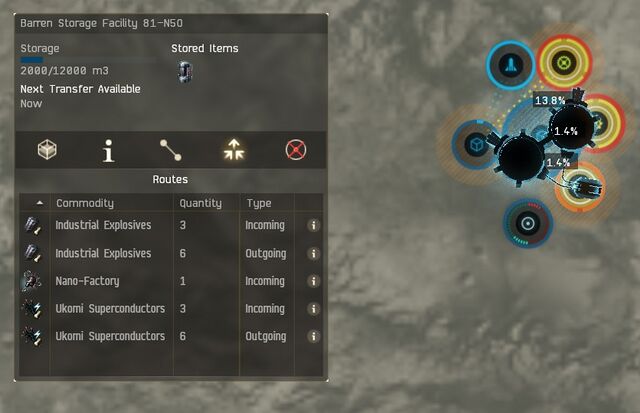Select the incoming Ukomi Superconductors route
The height and width of the screenshot is (413, 640).
(109, 309)
